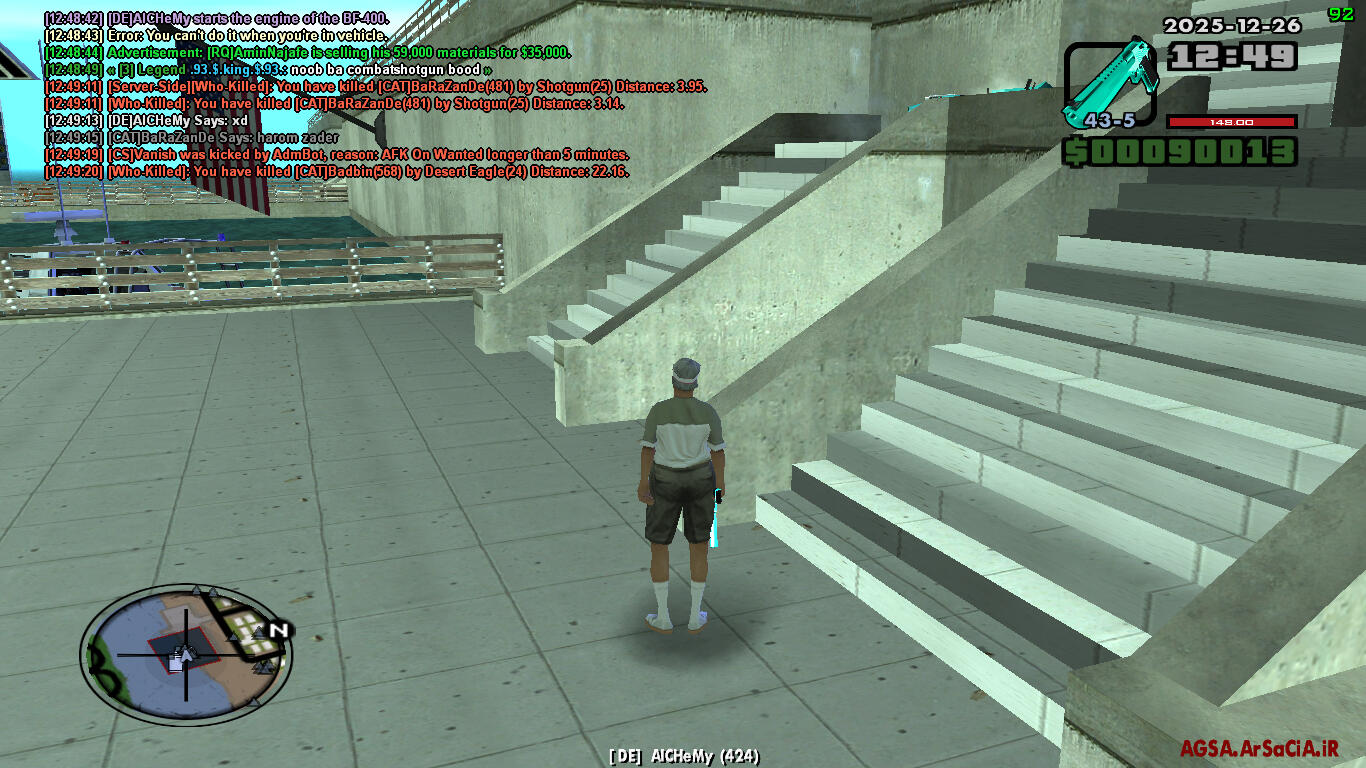This screenshot has width=1366, height=768.
Task: Click the AGSA.ArSaCiA.iR server link
Action: pyautogui.click(x=1259, y=748)
